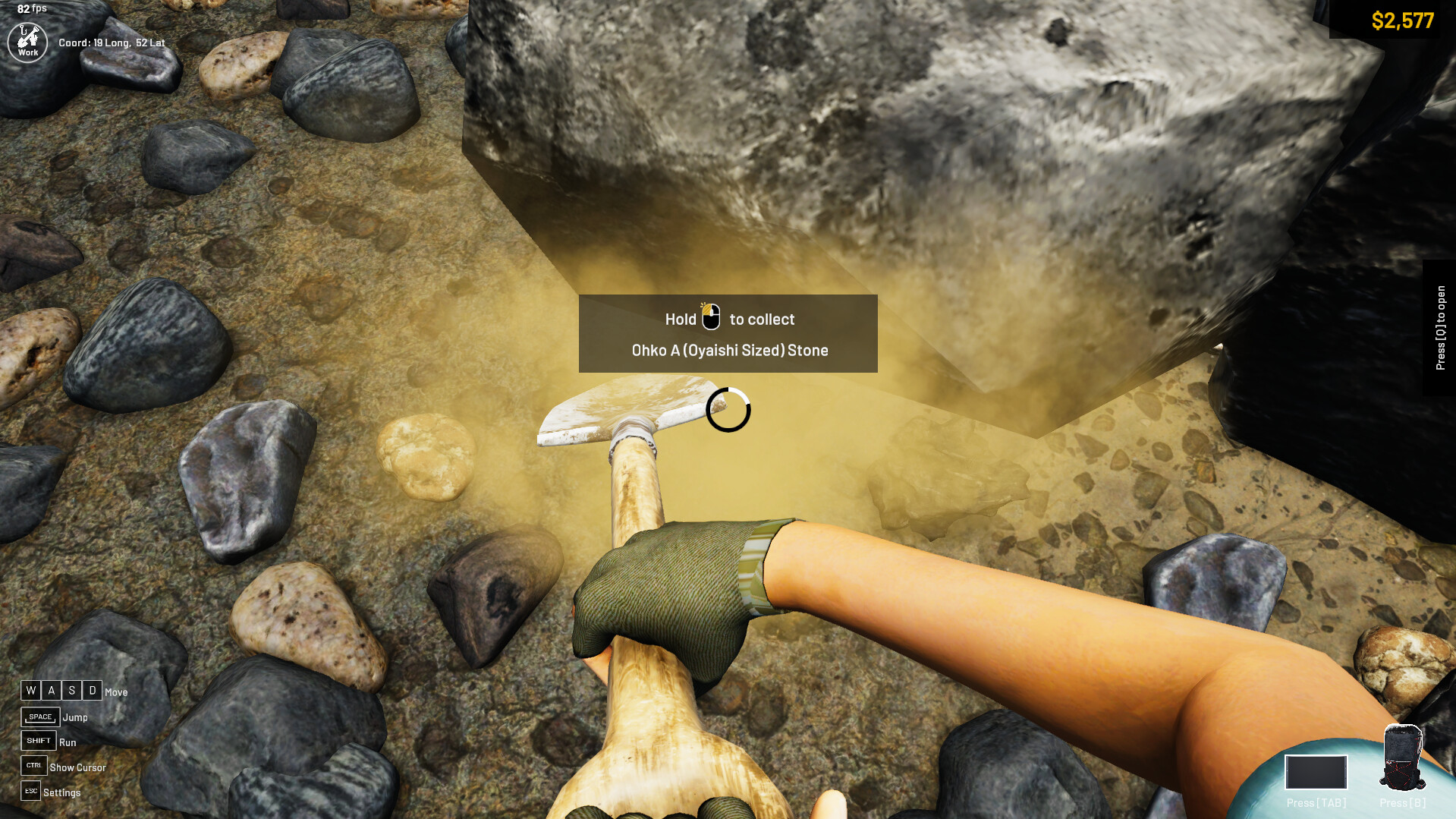The width and height of the screenshot is (1456, 819).
Task: Toggle Show Cursor with the CTRL key hint
Action: 33,766
